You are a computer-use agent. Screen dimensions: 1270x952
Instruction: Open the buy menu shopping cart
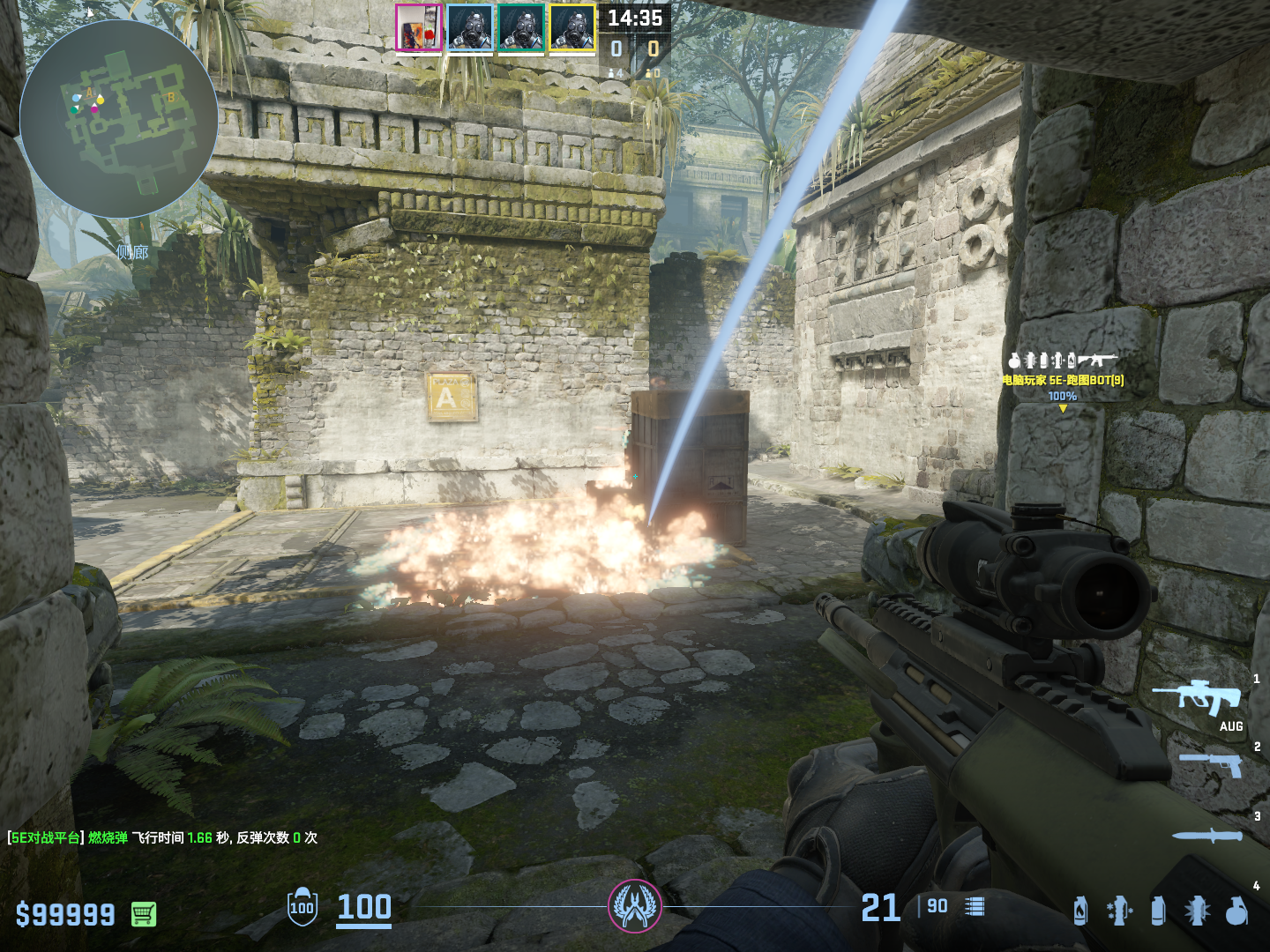click(x=144, y=914)
